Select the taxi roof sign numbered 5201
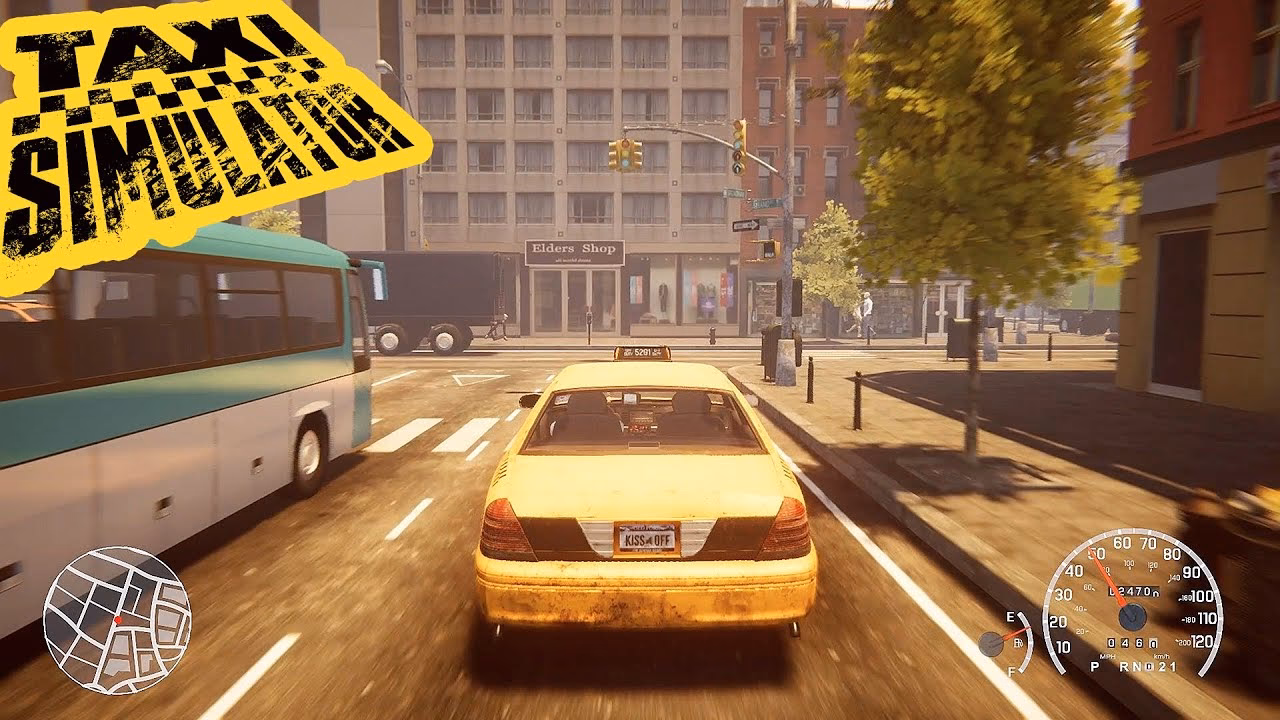This screenshot has height=720, width=1280. click(x=642, y=353)
